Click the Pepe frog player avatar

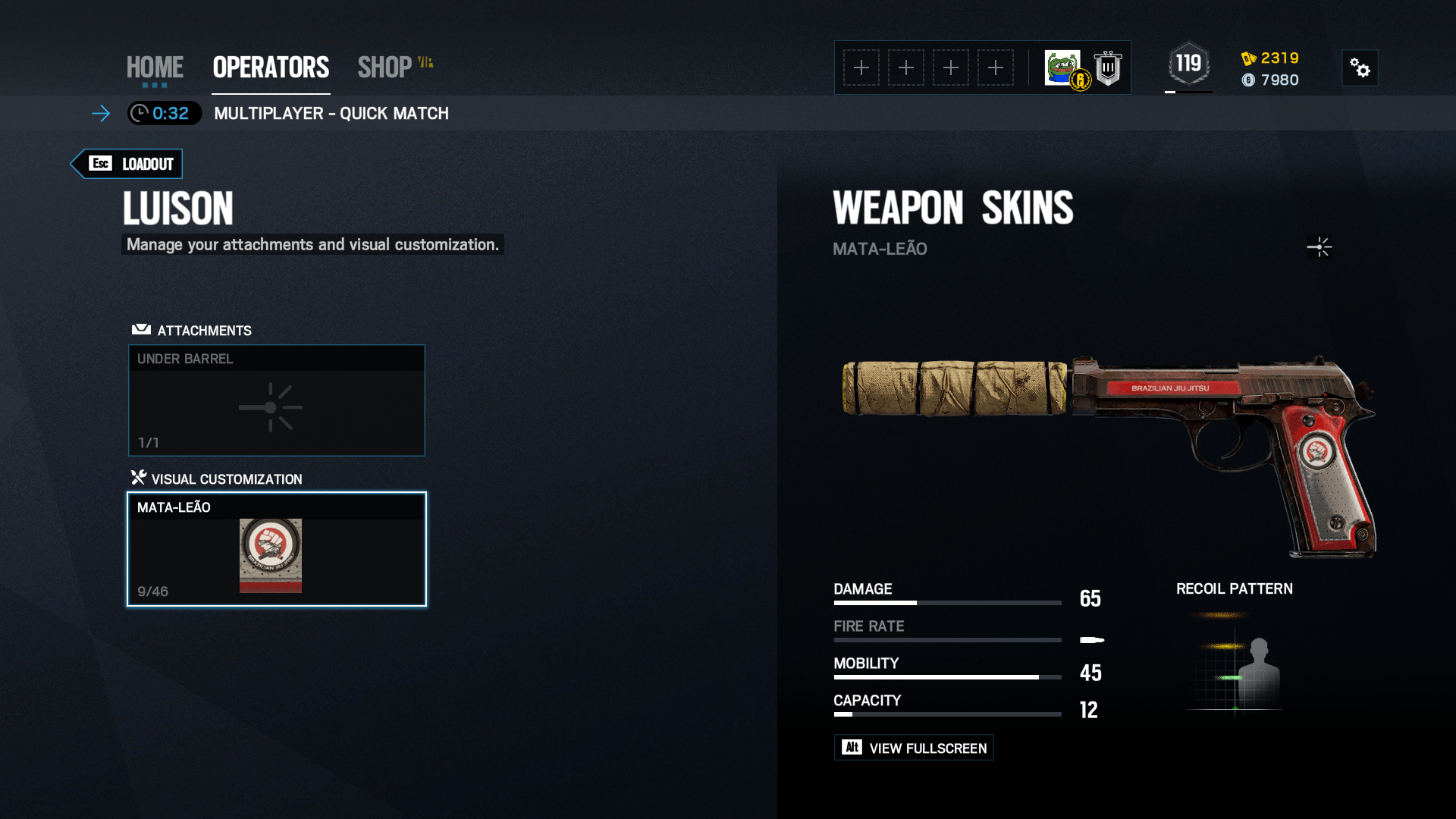pos(1063,67)
